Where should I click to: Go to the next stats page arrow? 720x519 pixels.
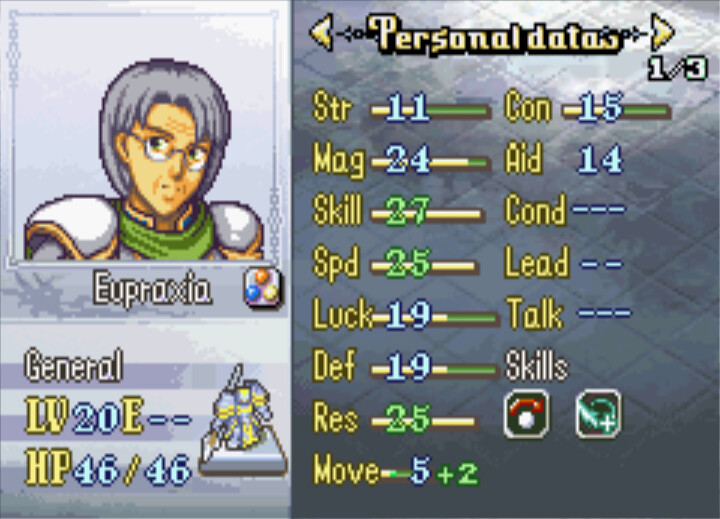tap(661, 34)
